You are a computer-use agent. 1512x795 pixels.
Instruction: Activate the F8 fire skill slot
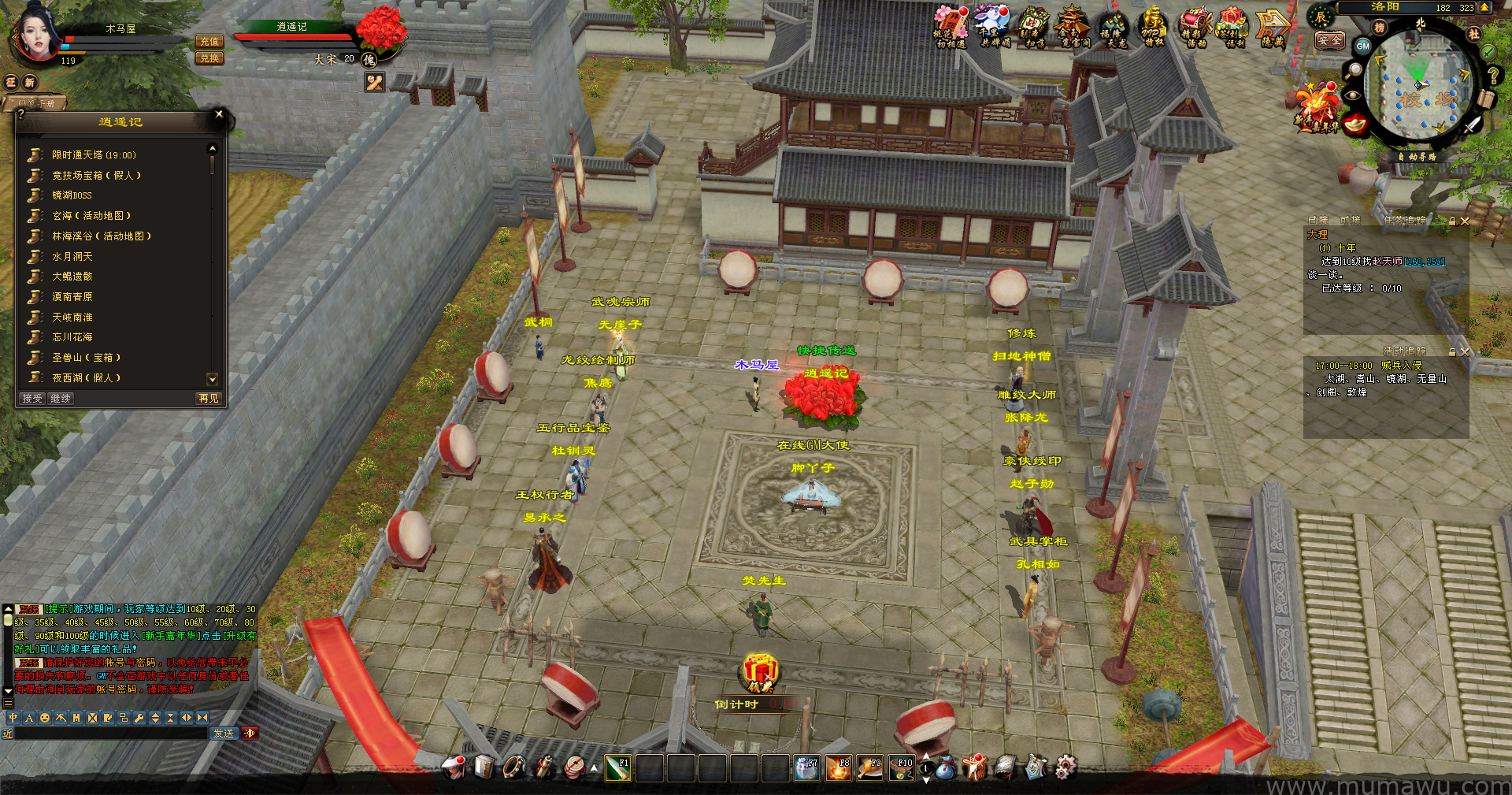(838, 768)
